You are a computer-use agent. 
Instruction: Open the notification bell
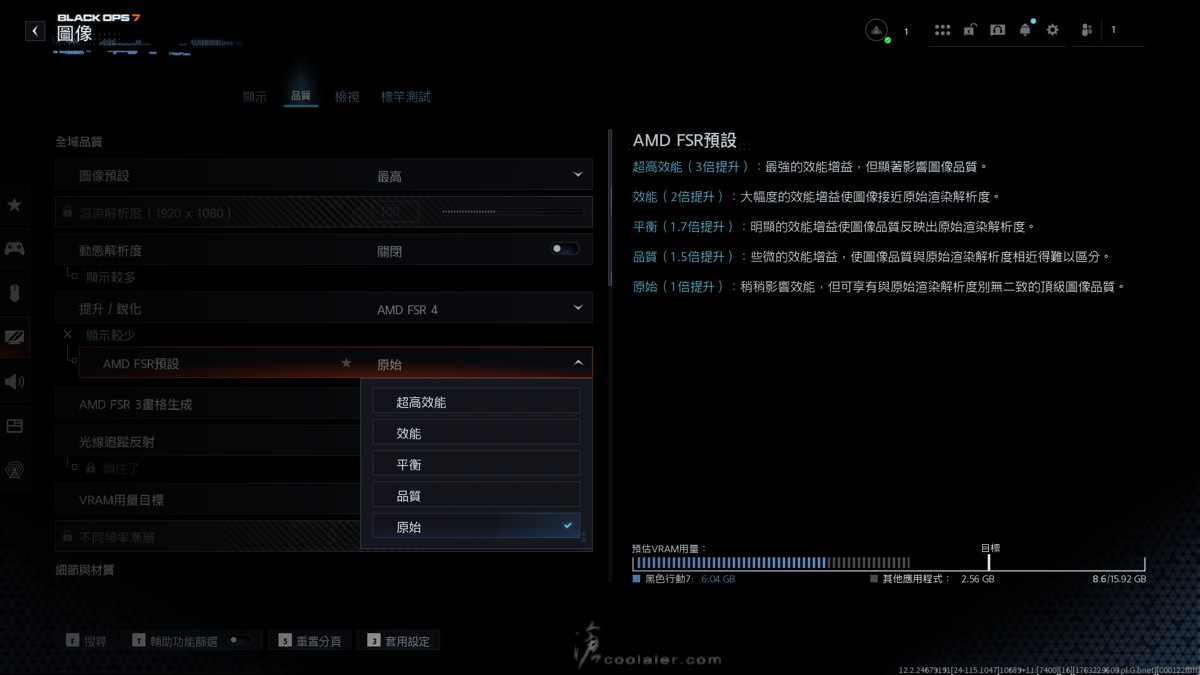coord(1025,31)
